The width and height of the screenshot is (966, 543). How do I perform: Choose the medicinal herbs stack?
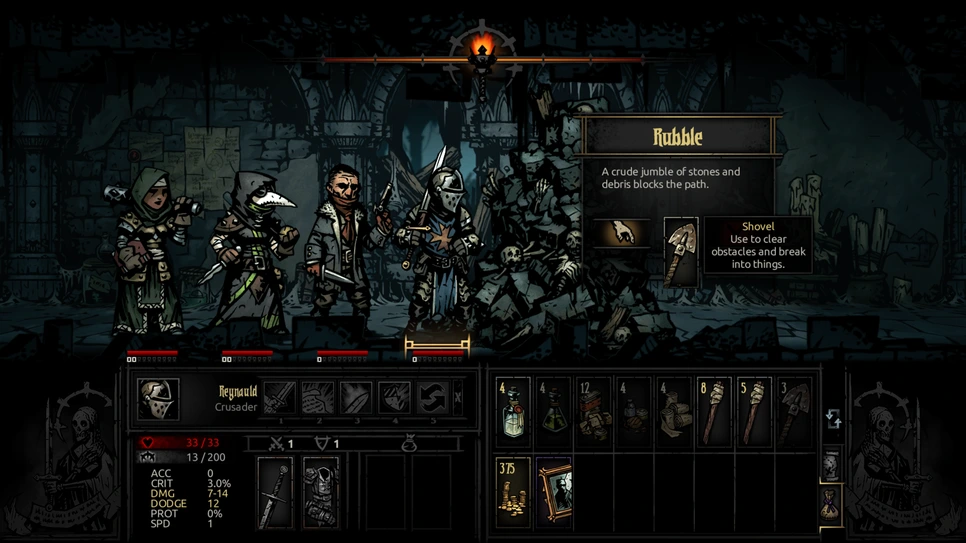(x=634, y=411)
